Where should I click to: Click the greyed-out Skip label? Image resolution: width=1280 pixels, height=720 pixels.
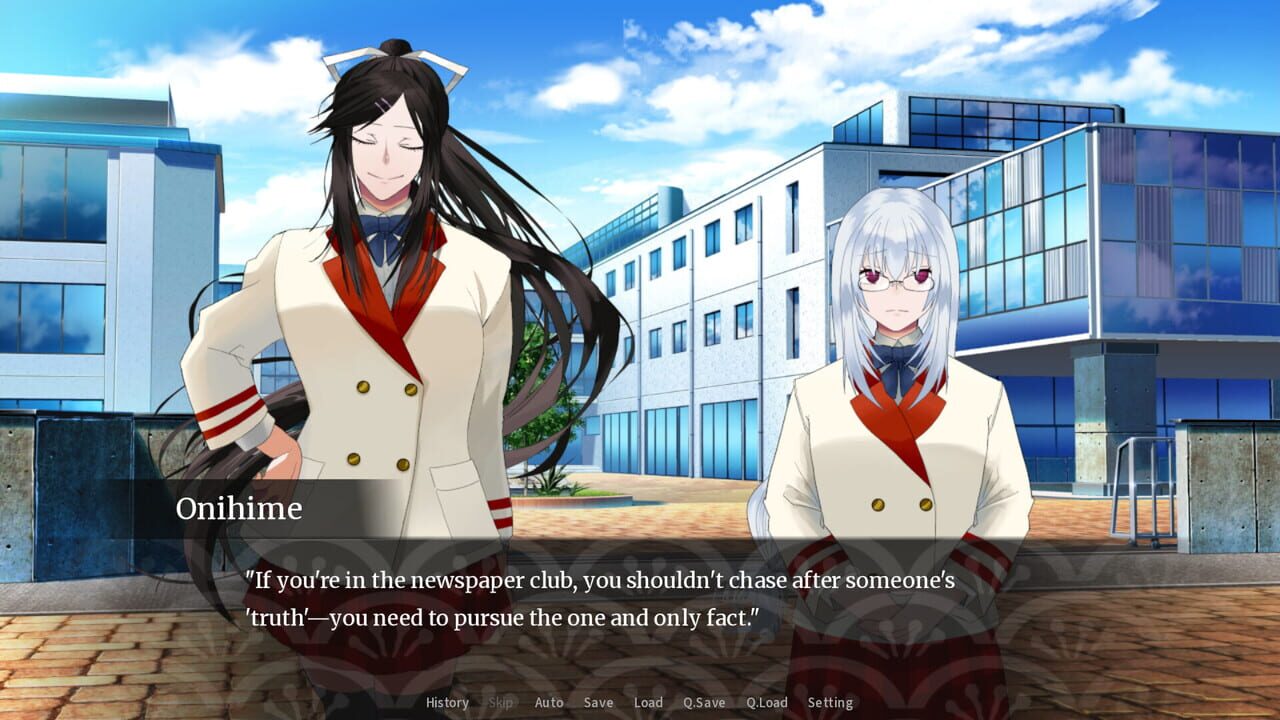point(500,702)
